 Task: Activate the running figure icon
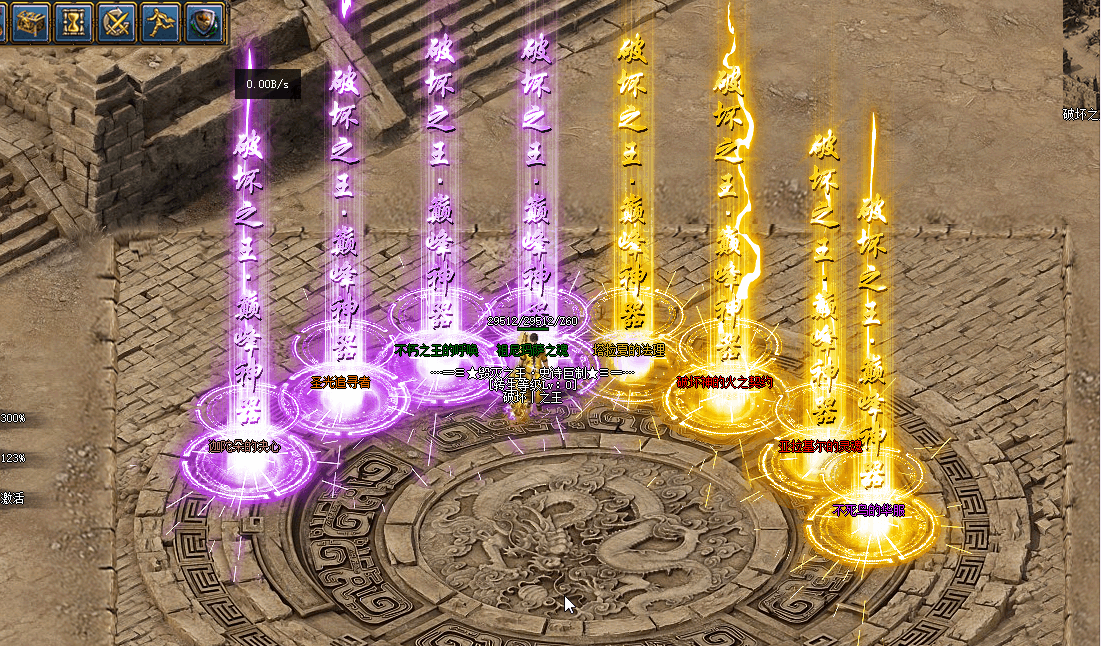tap(161, 21)
